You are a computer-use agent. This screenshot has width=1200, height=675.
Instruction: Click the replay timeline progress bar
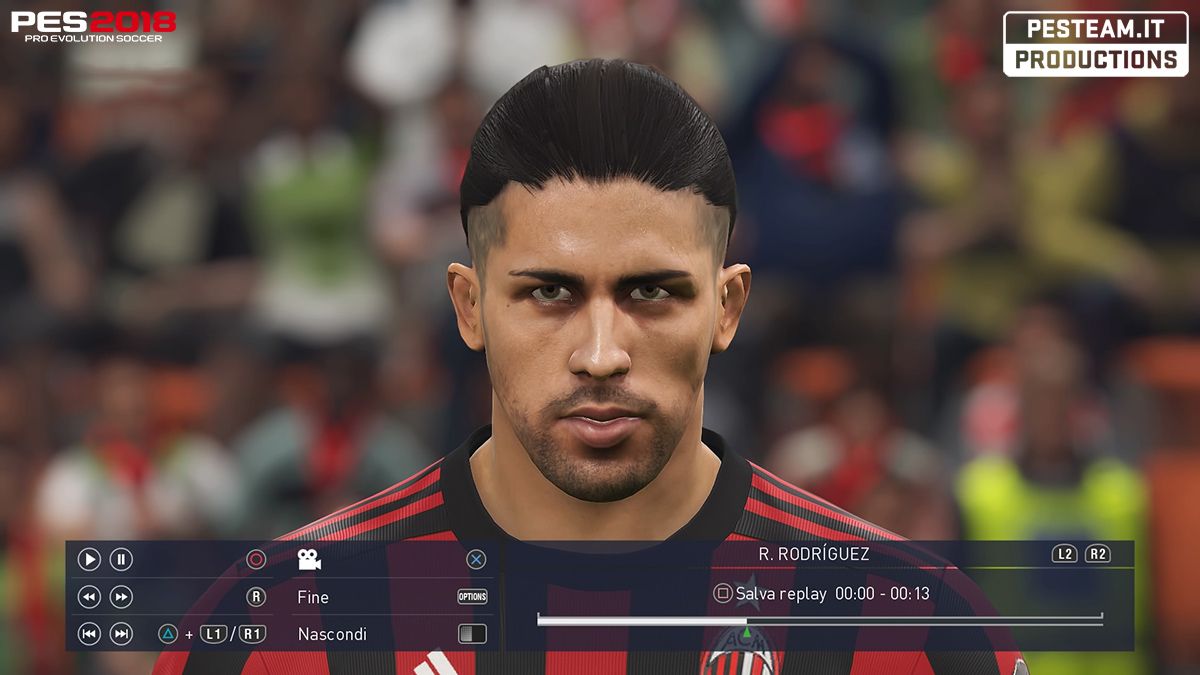(x=819, y=620)
